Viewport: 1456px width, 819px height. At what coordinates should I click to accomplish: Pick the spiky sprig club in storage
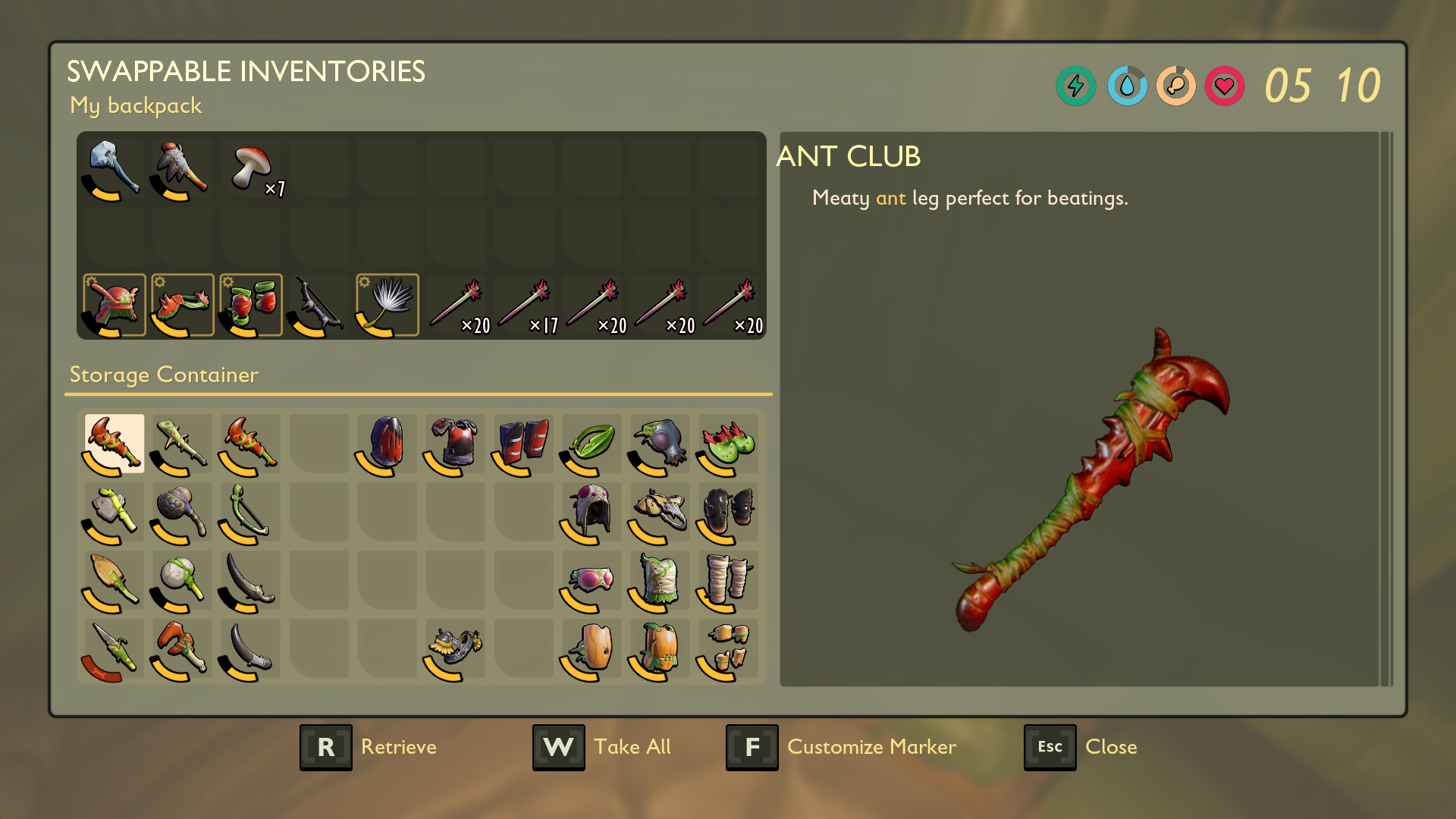tap(182, 444)
